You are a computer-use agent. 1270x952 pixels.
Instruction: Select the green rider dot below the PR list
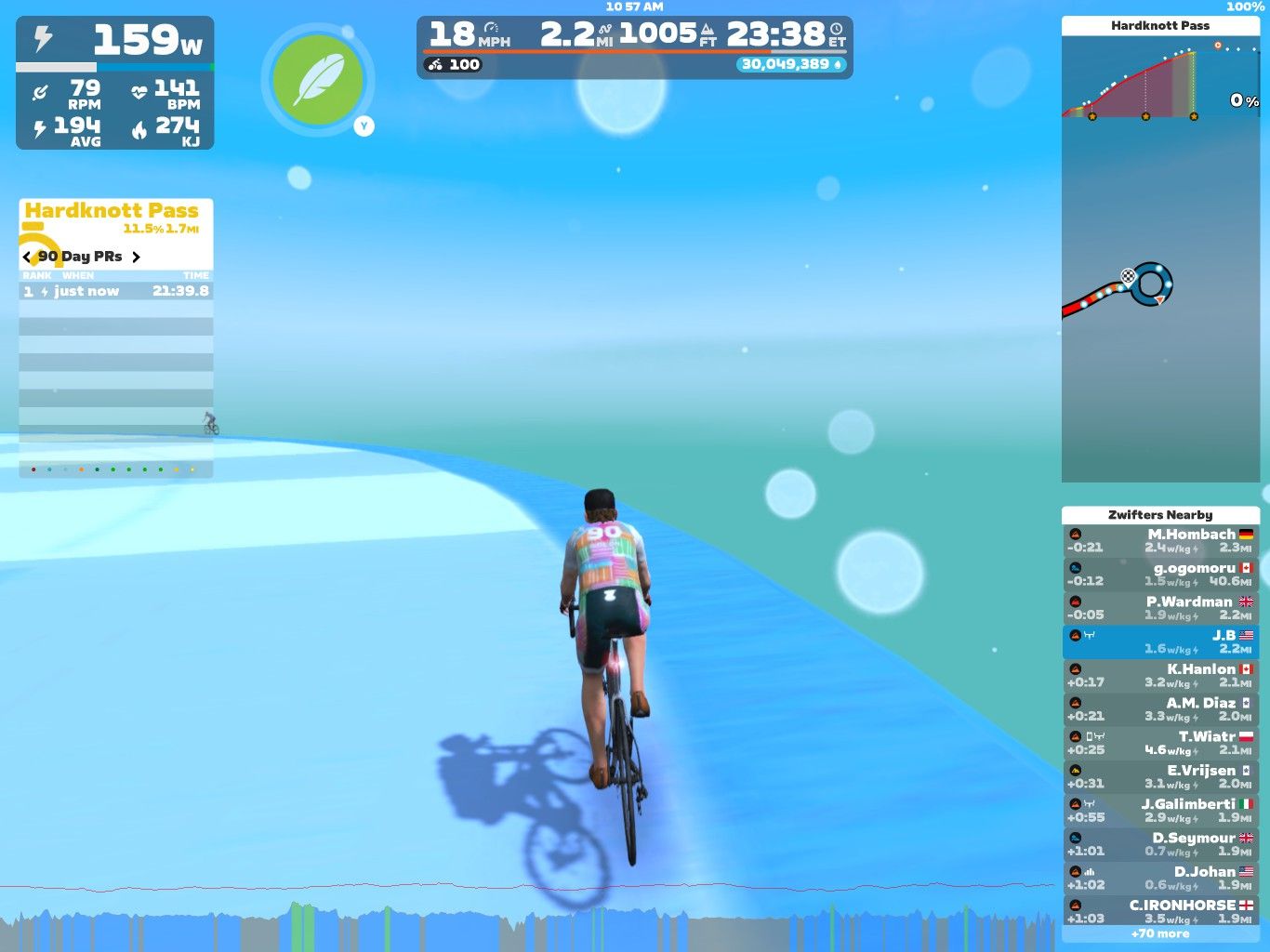pos(112,469)
